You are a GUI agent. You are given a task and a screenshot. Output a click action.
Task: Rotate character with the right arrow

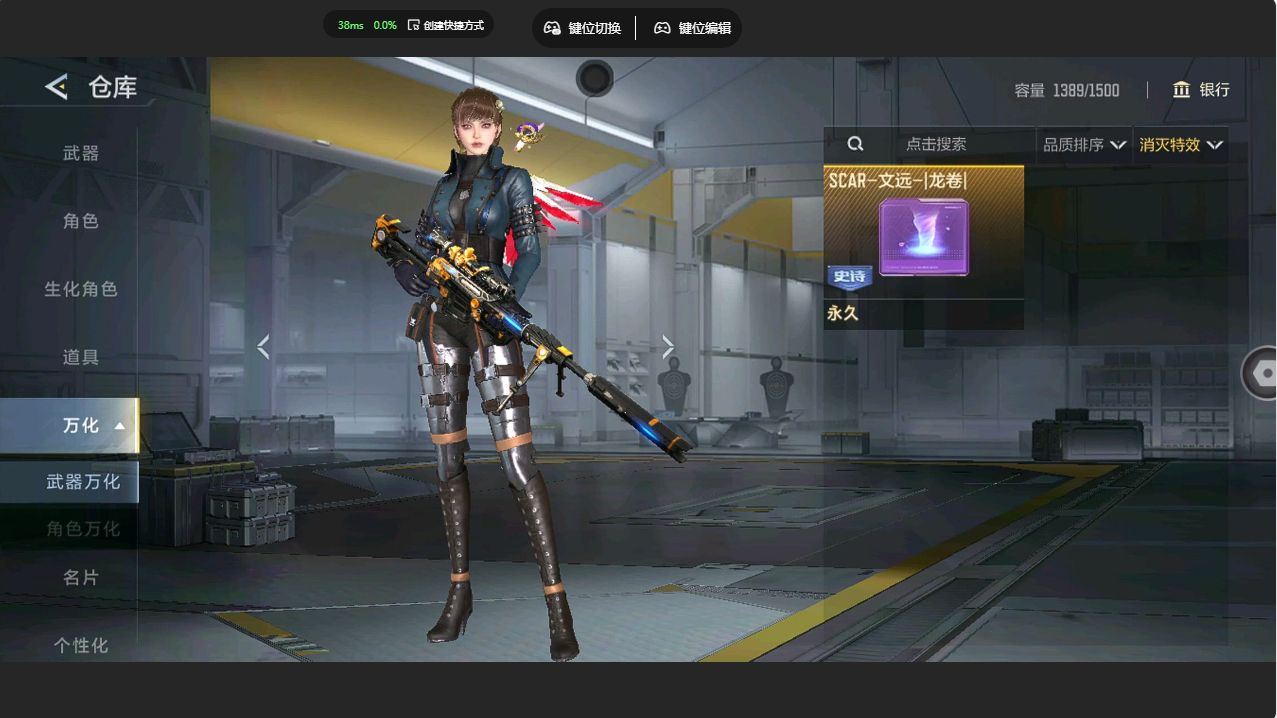click(668, 347)
